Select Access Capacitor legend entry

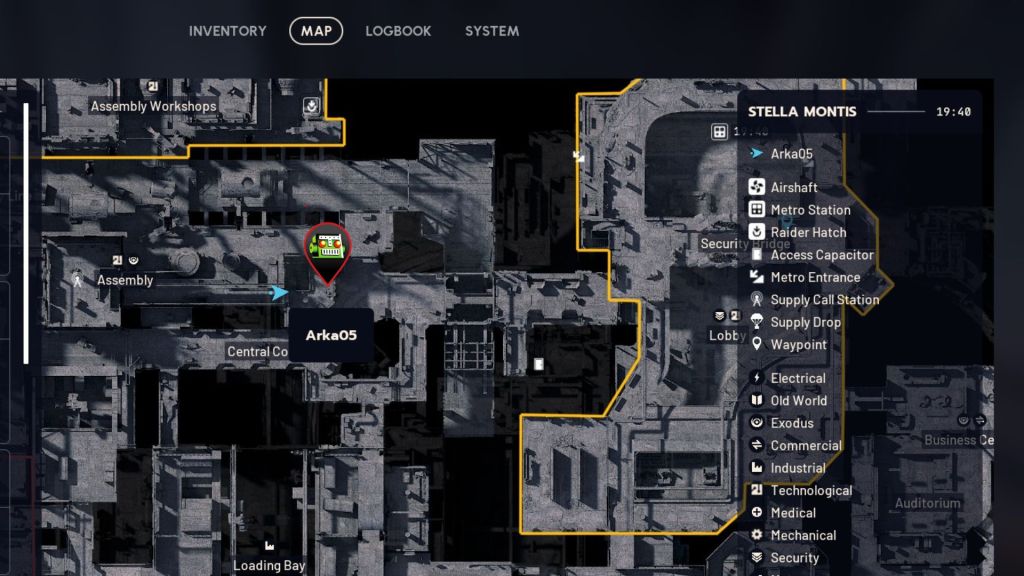[x=821, y=255]
